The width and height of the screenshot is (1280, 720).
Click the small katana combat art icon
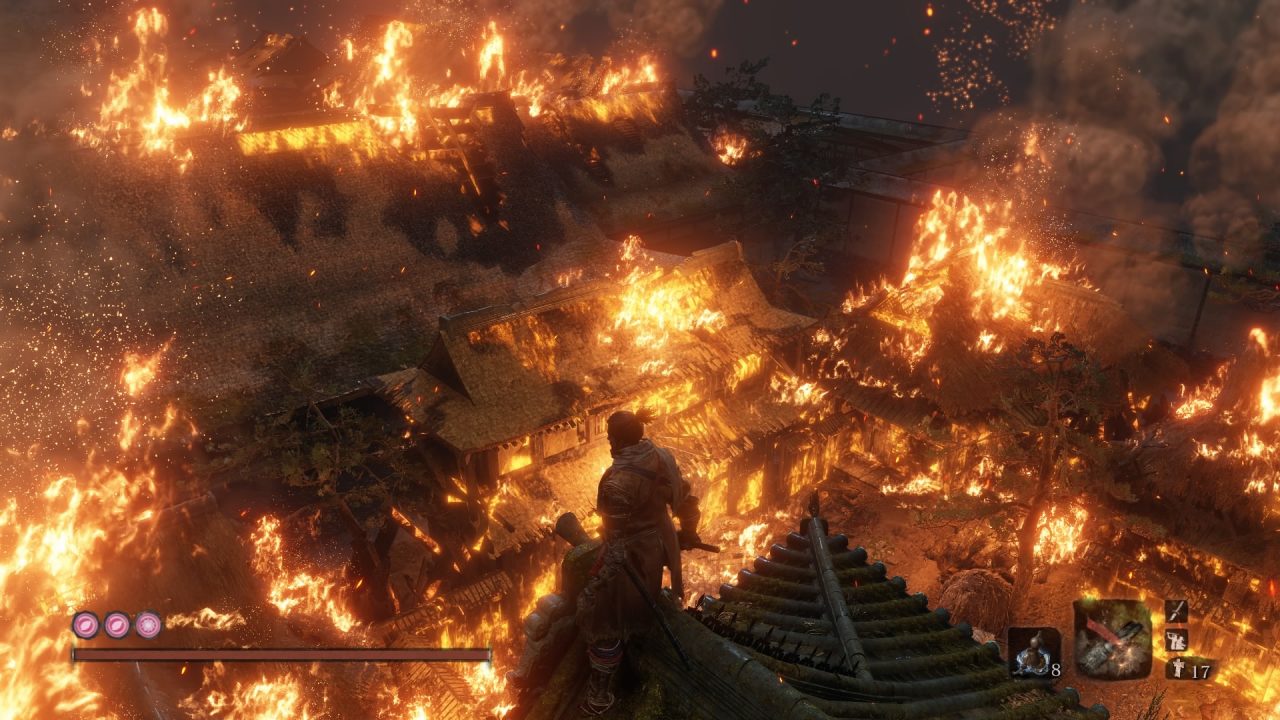click(1176, 611)
